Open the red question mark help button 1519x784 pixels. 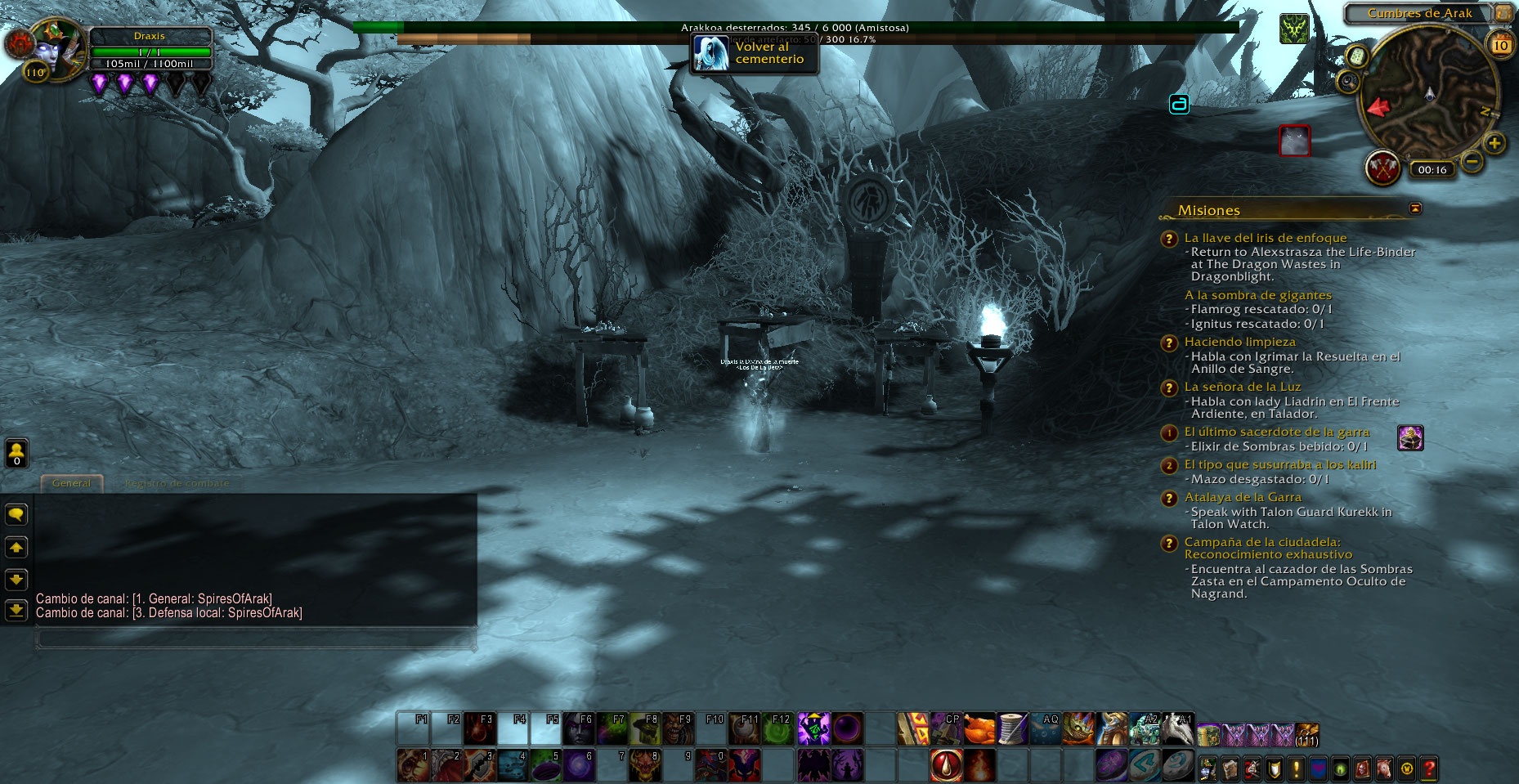1428,768
